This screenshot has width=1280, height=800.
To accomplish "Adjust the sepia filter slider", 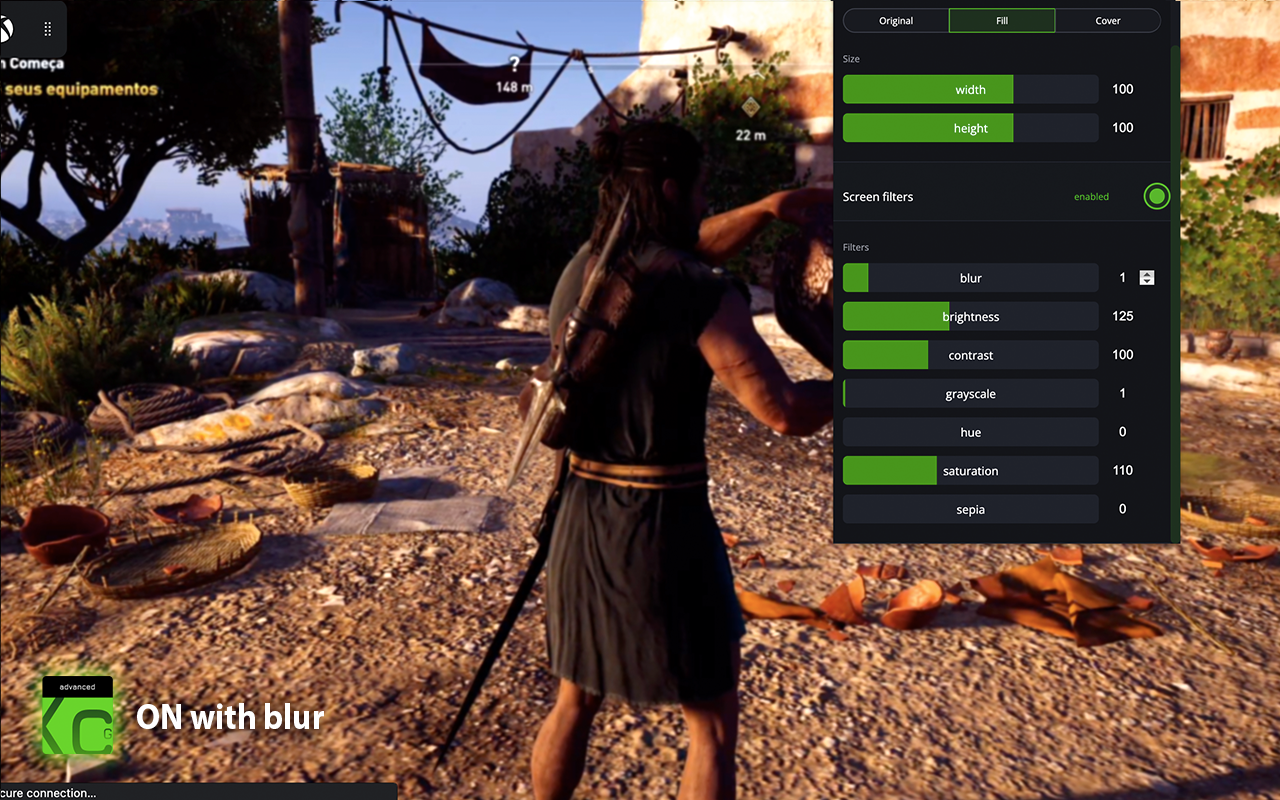I will 970,509.
